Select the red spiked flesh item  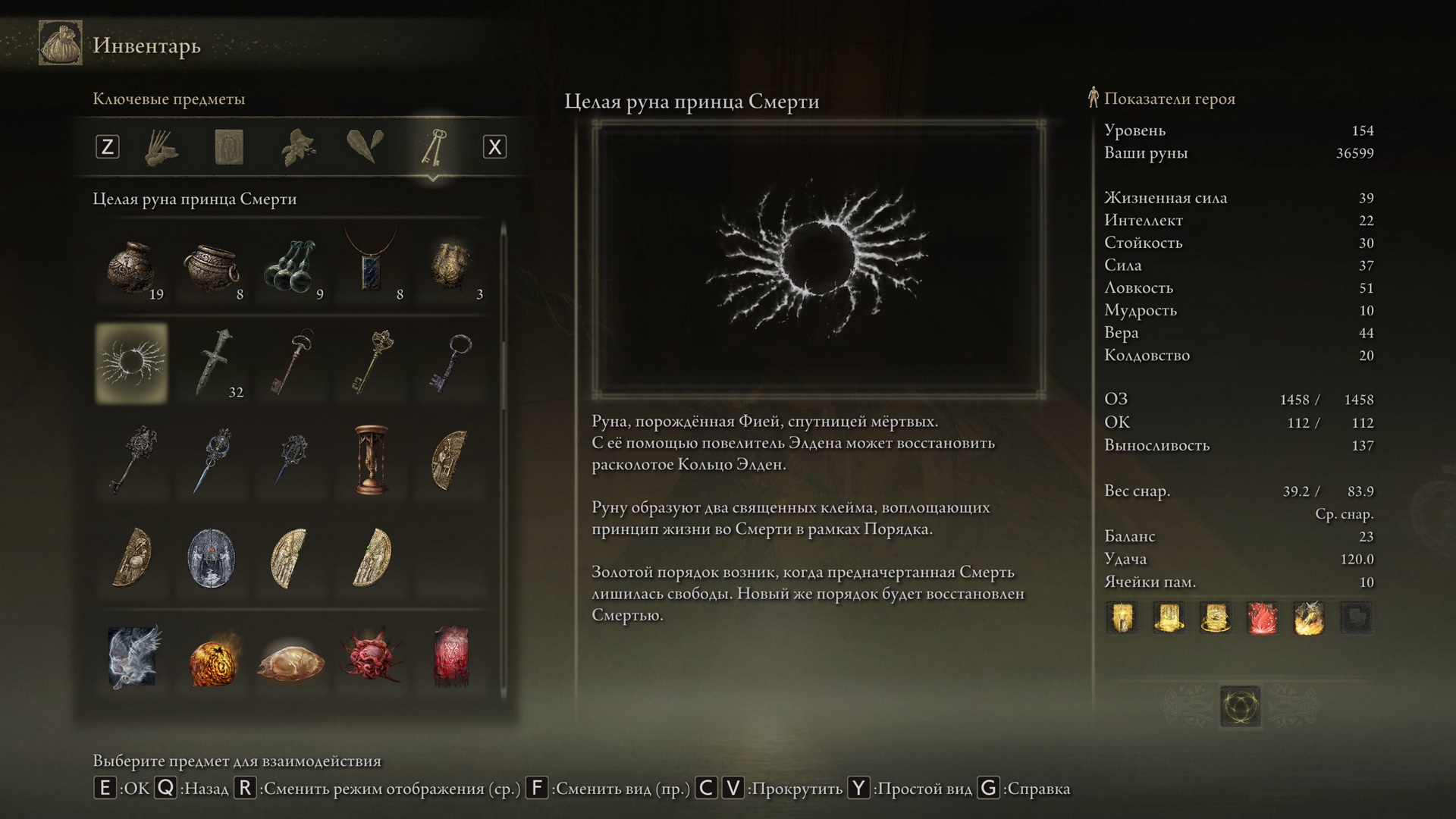click(x=372, y=657)
